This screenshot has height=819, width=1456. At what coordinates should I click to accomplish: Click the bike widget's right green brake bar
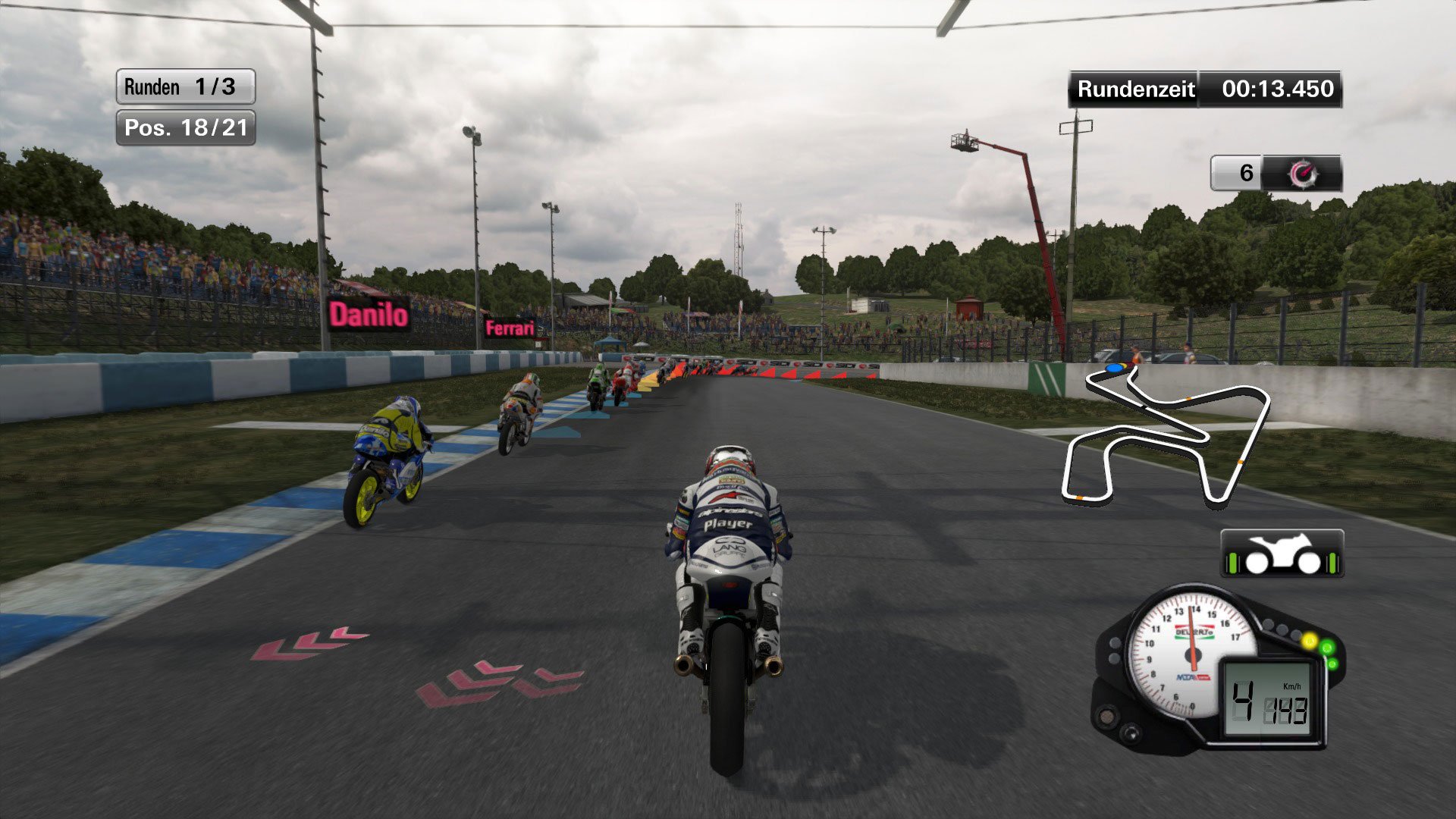(1332, 563)
